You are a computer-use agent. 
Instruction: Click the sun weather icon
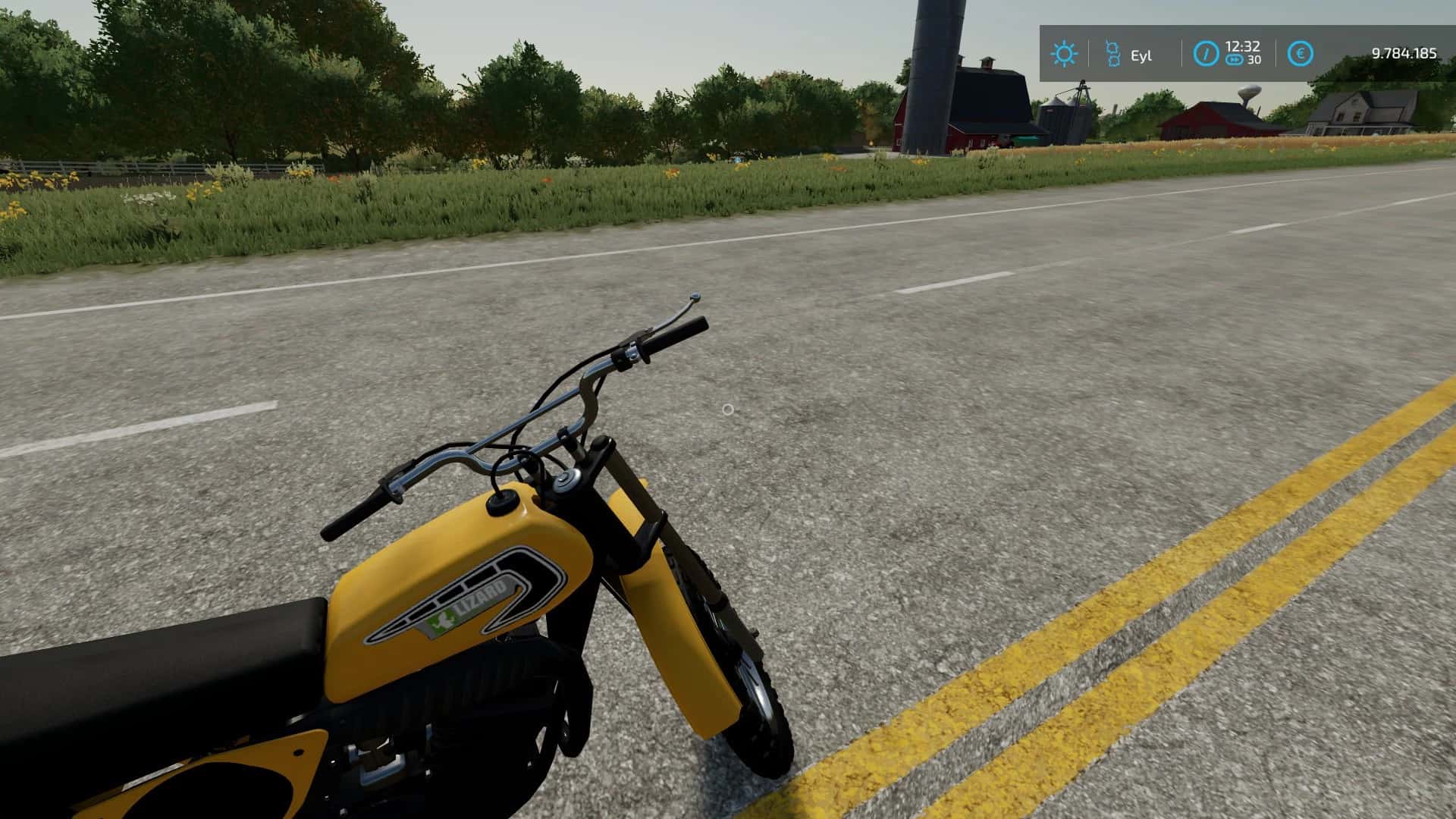[x=1063, y=54]
